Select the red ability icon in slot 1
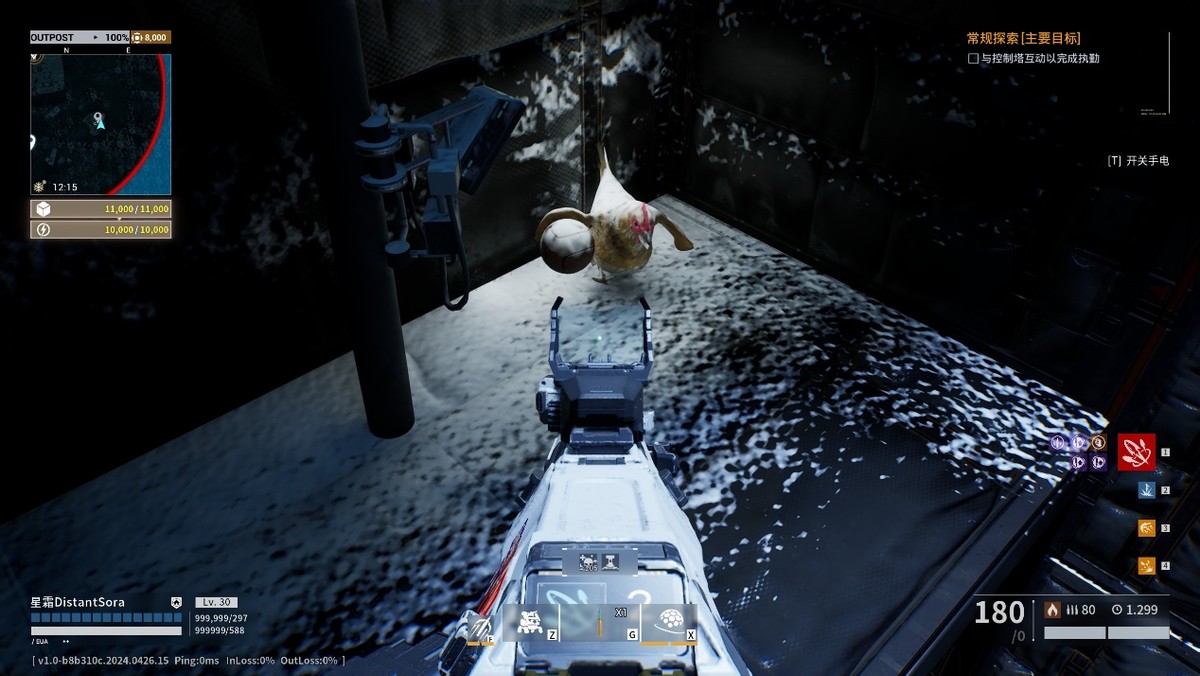The height and width of the screenshot is (676, 1200). click(x=1136, y=452)
